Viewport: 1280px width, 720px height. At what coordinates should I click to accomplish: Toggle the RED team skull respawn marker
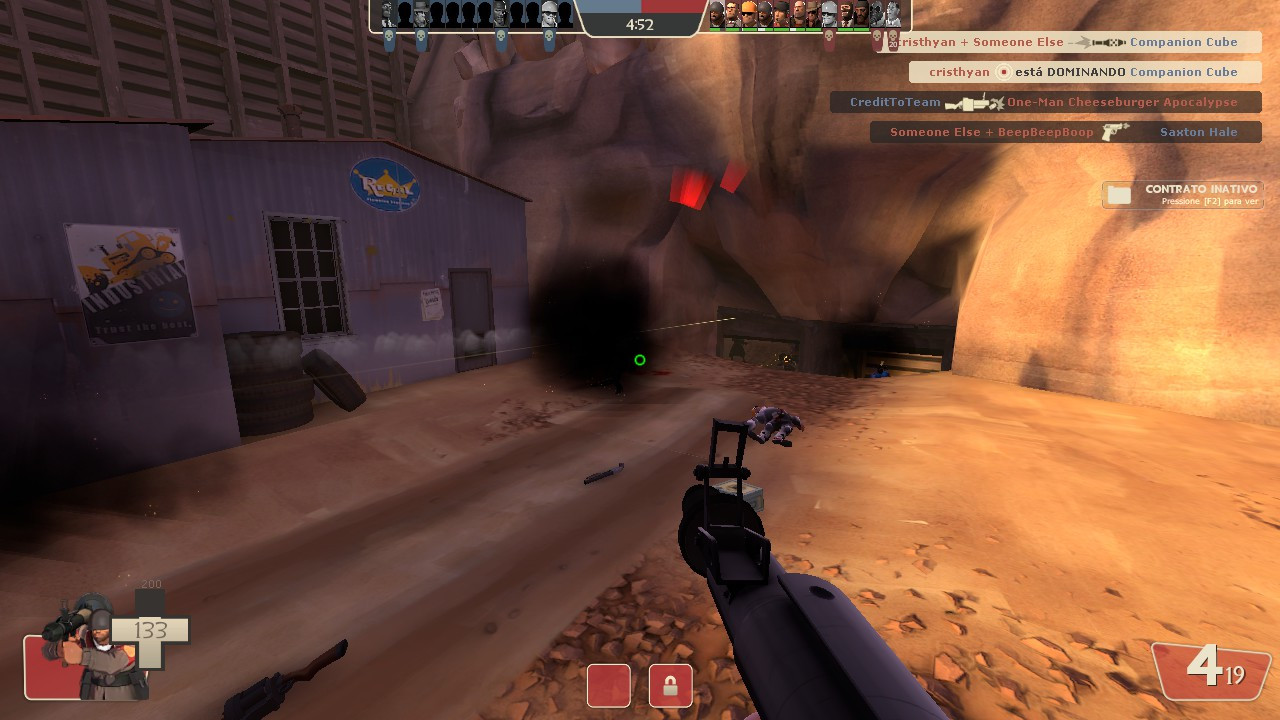coord(828,37)
